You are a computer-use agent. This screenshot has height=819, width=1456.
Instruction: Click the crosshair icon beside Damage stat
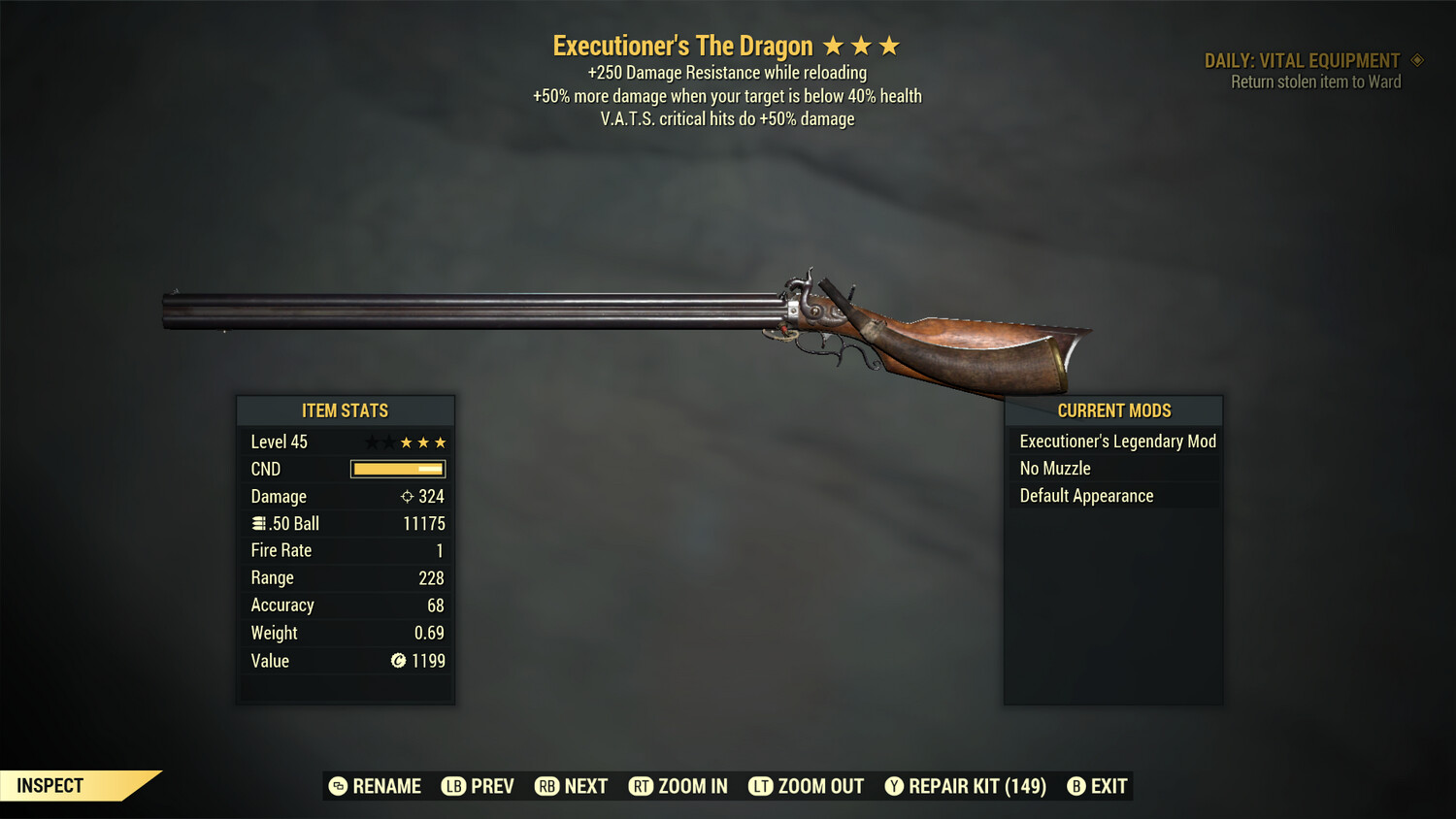[x=407, y=496]
